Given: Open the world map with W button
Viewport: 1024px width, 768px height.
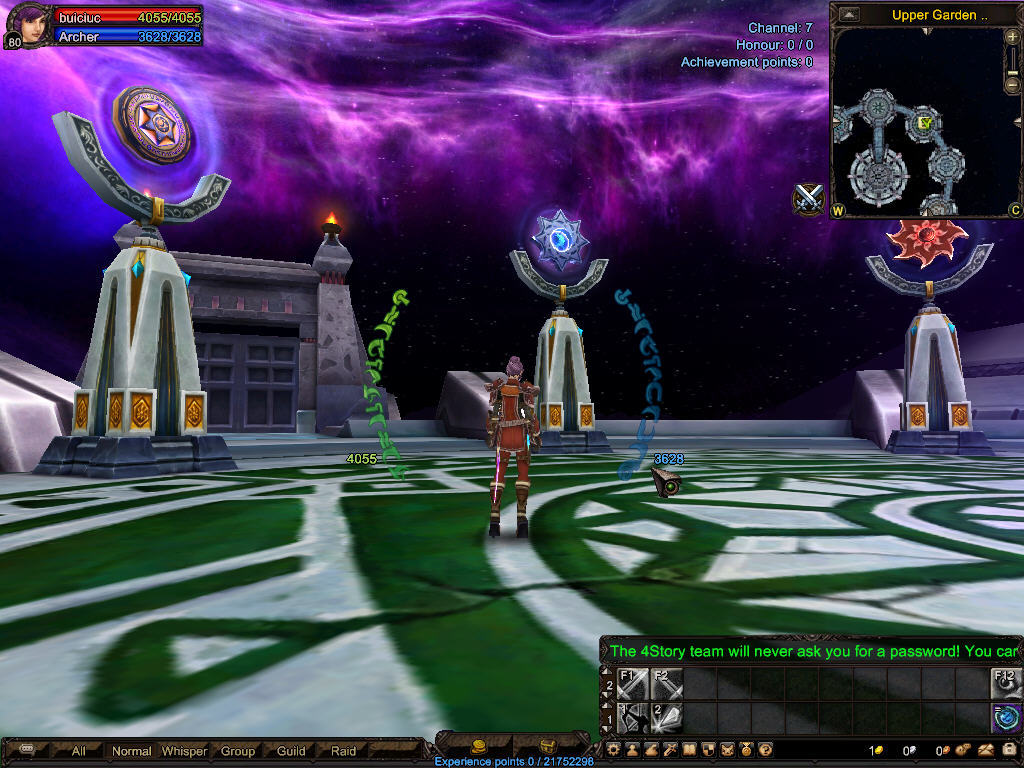Looking at the screenshot, I should pos(838,210).
